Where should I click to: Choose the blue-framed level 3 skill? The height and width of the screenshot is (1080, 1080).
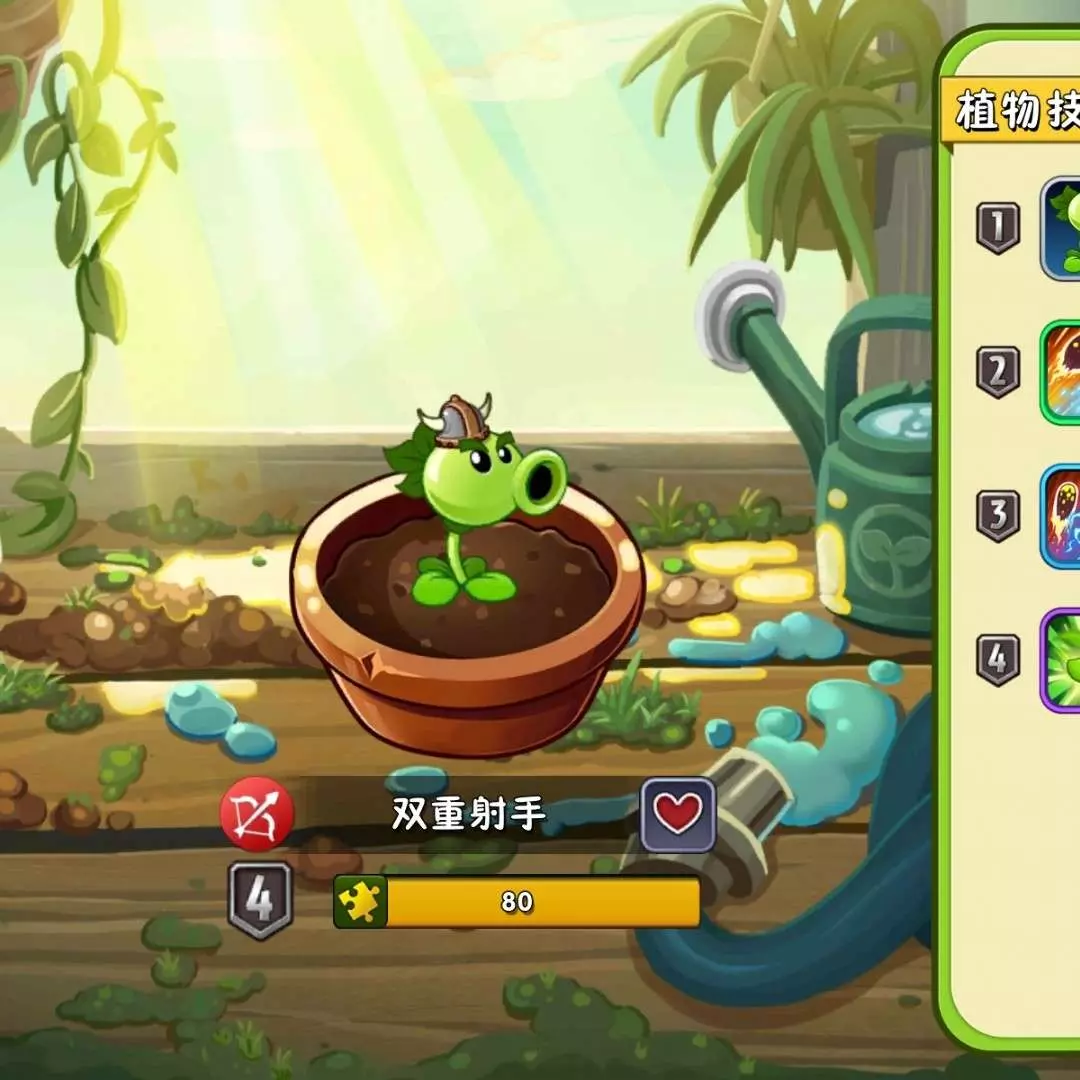1062,516
